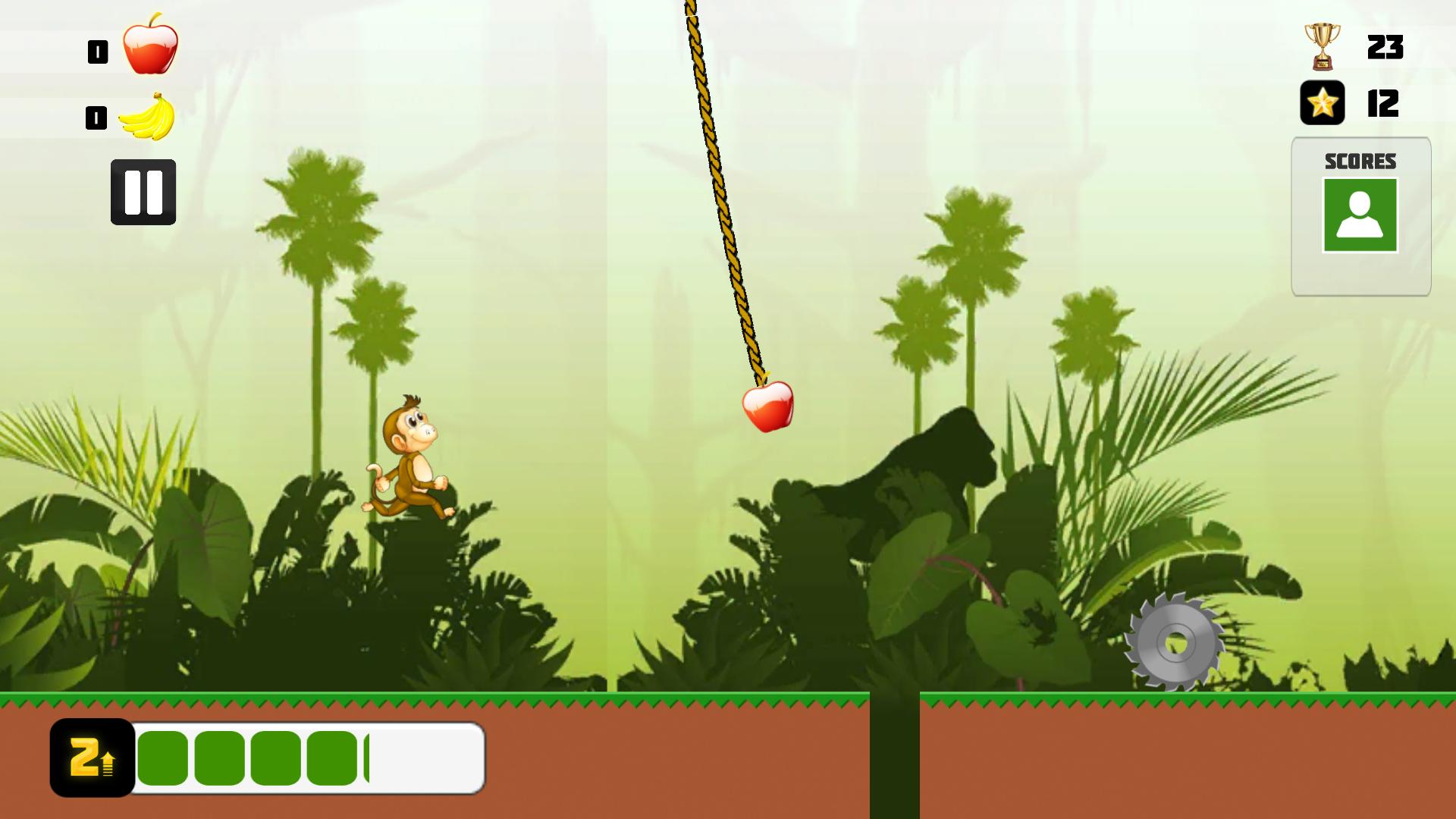Open the SCORES panel

[x=1361, y=161]
